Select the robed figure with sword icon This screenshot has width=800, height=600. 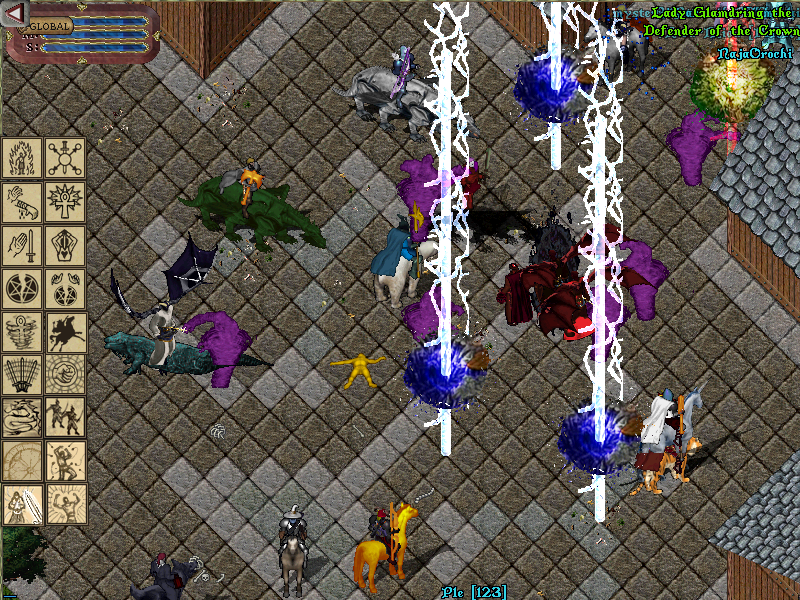[x=22, y=504]
